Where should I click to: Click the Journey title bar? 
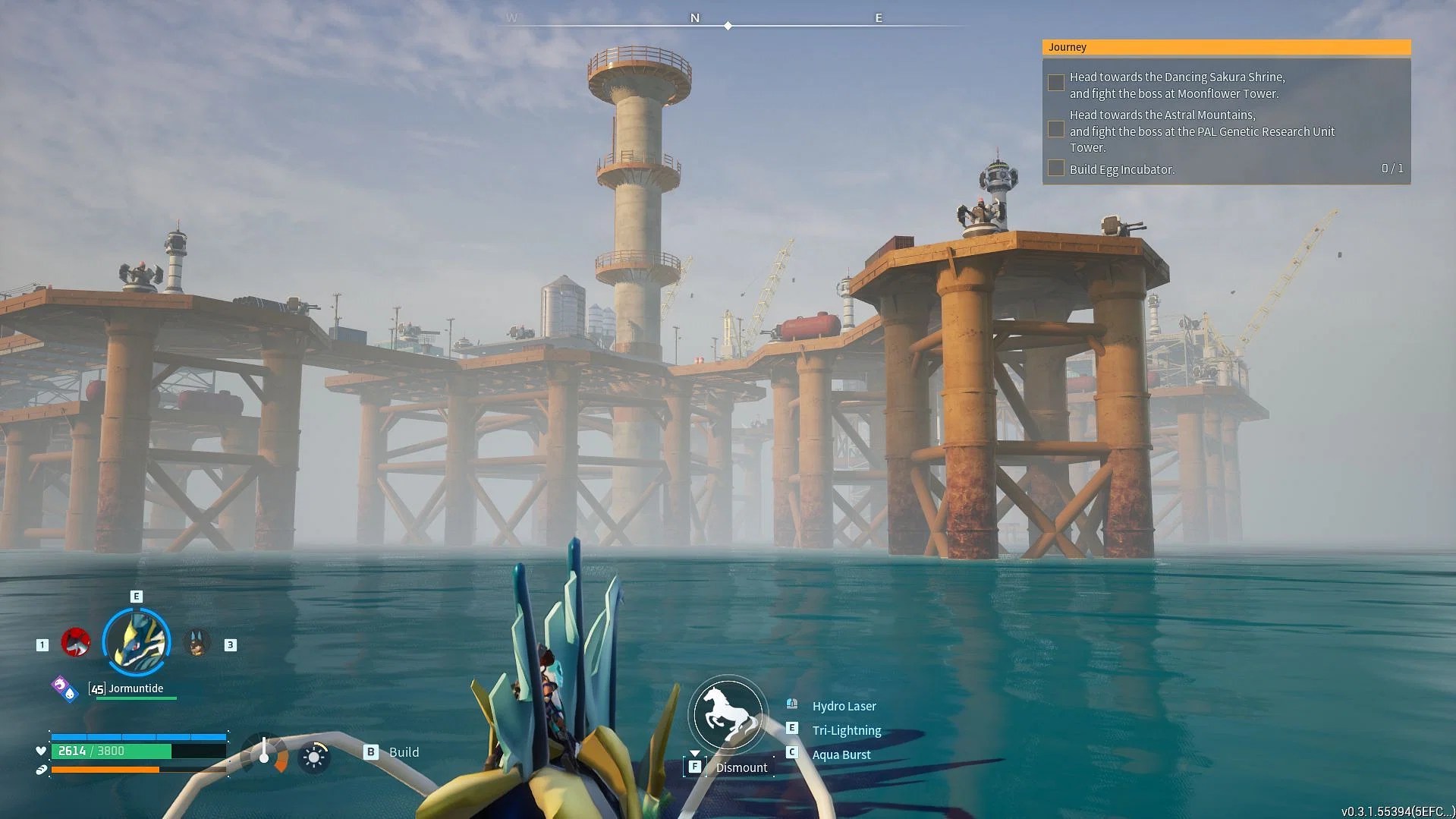(x=1068, y=46)
